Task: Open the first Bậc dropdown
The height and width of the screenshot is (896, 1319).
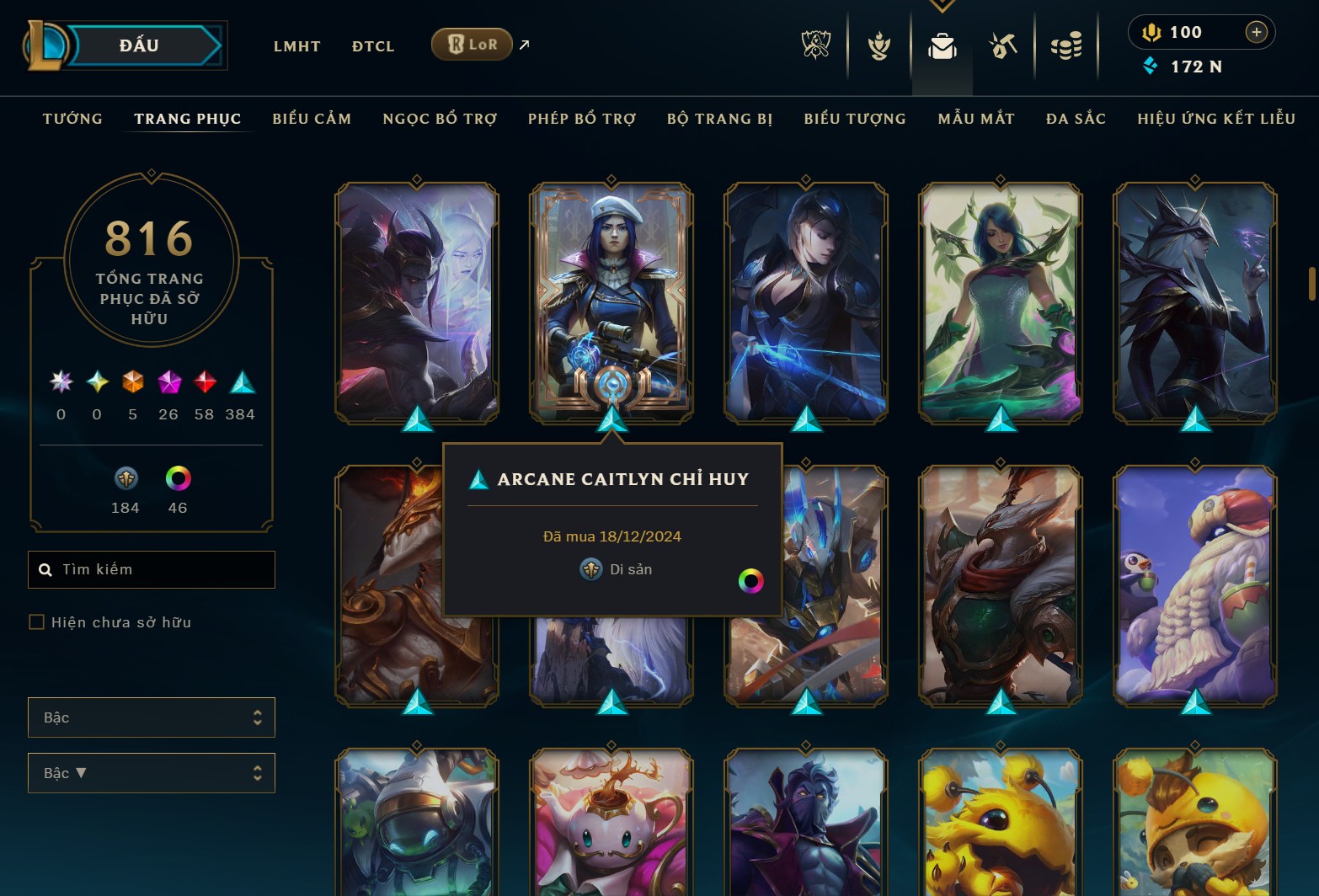Action: 152,717
